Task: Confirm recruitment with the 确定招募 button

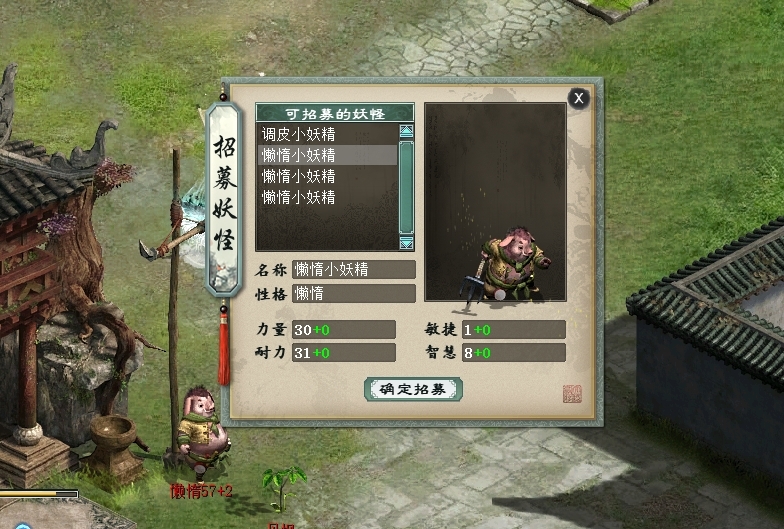Action: pyautogui.click(x=413, y=389)
